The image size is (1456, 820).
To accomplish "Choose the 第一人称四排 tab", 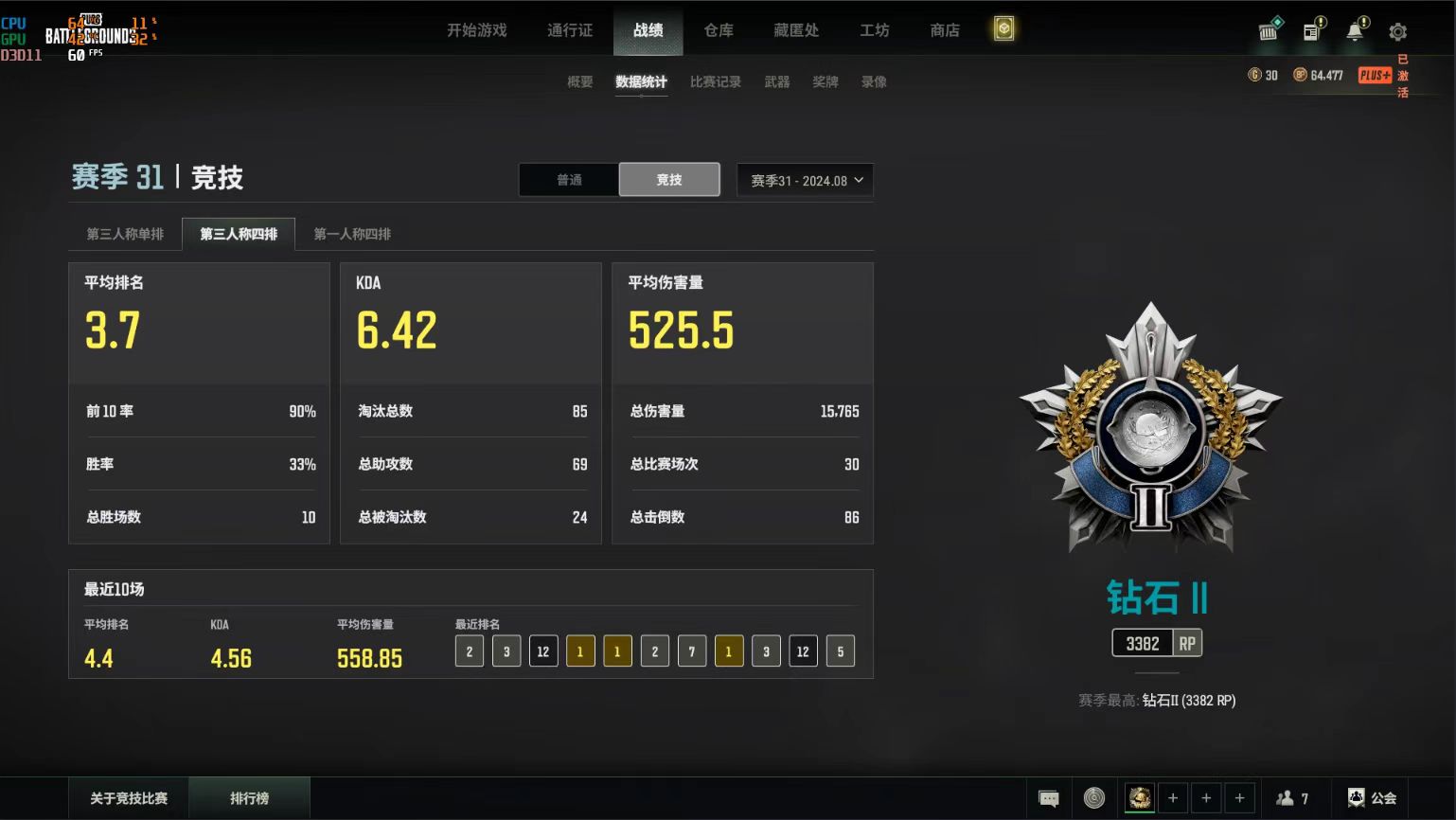I will (x=352, y=234).
